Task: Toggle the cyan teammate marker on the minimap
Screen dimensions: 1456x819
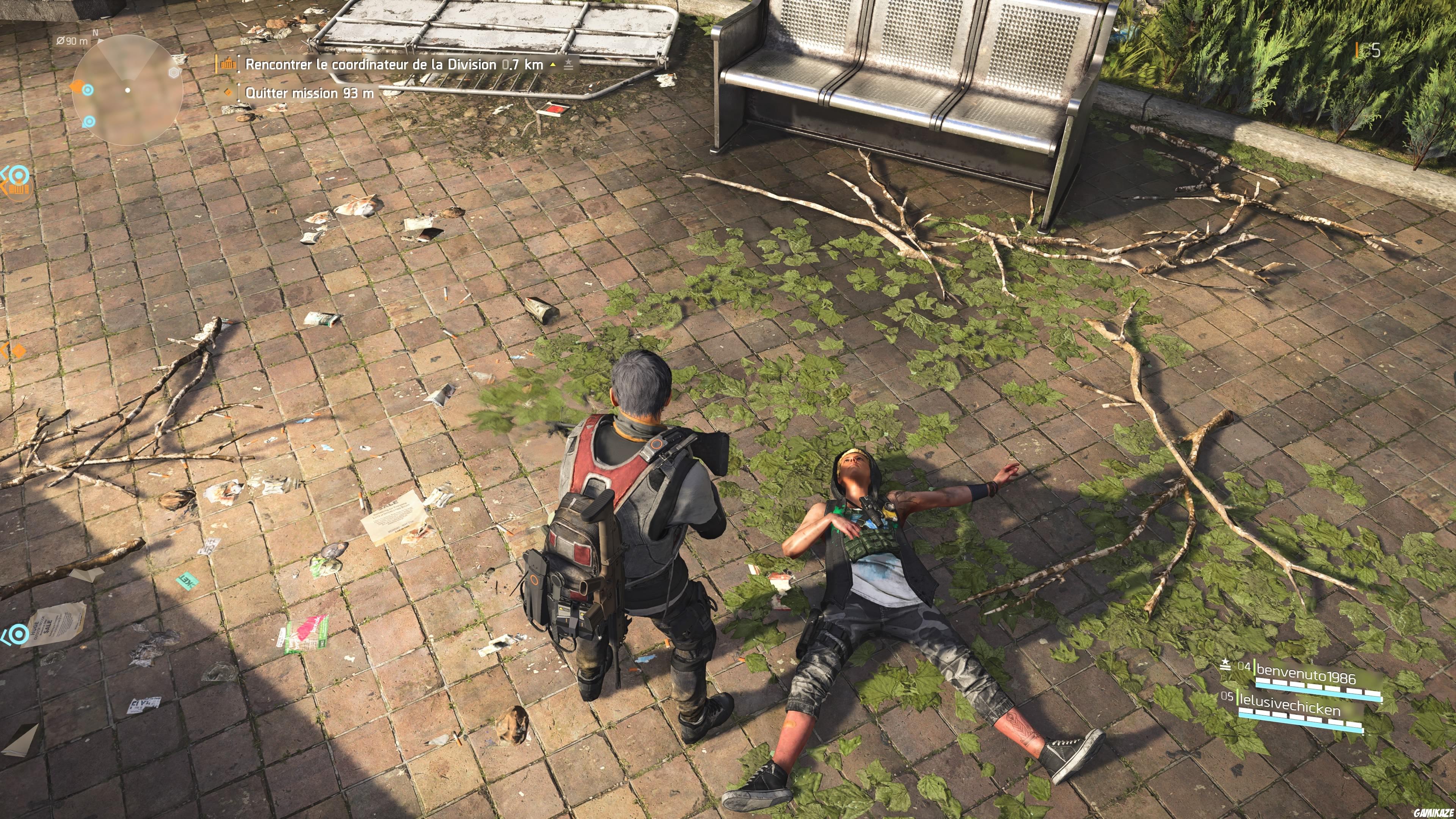Action: pyautogui.click(x=88, y=91)
